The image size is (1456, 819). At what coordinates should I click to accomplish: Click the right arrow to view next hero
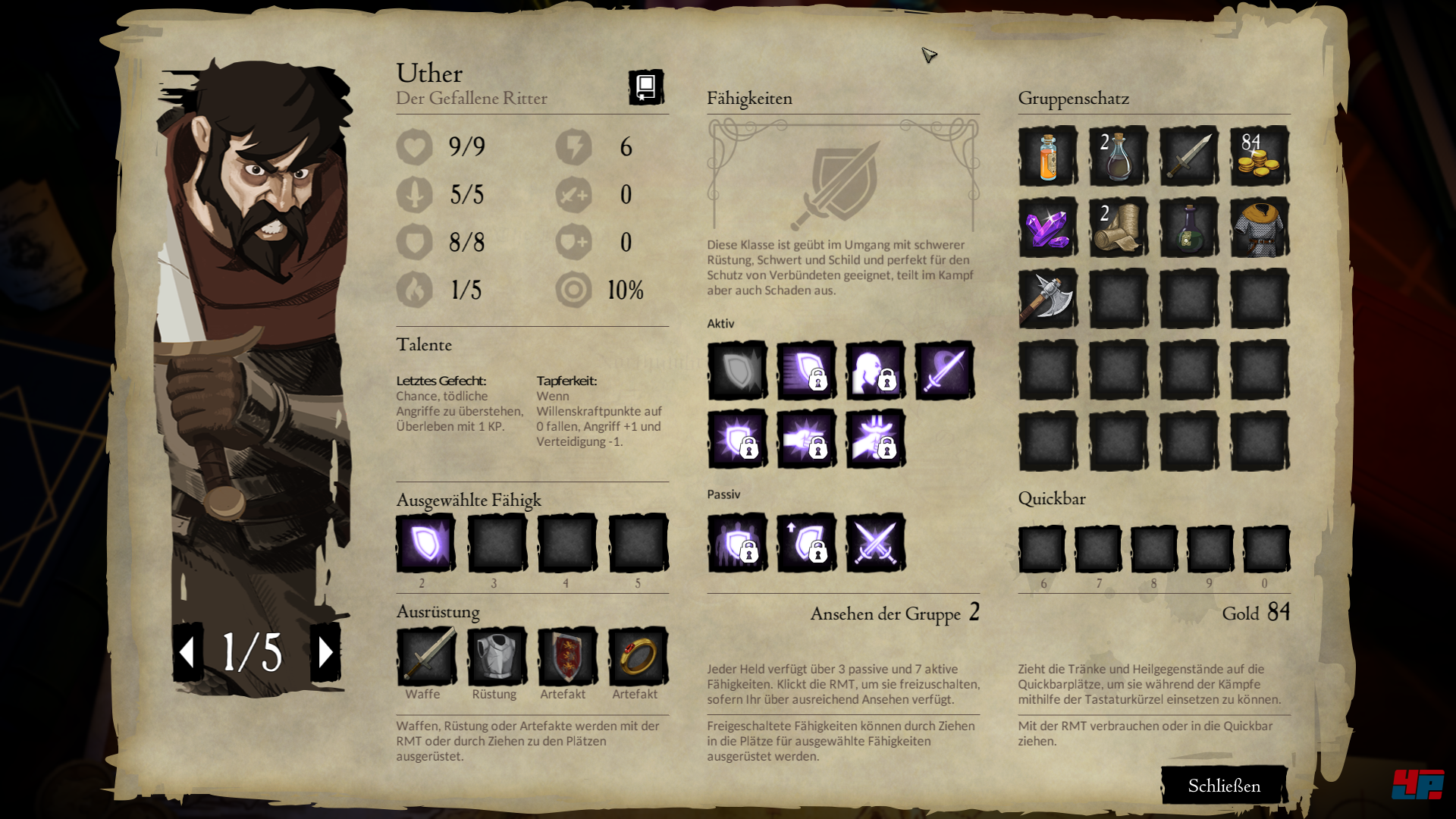[x=328, y=650]
